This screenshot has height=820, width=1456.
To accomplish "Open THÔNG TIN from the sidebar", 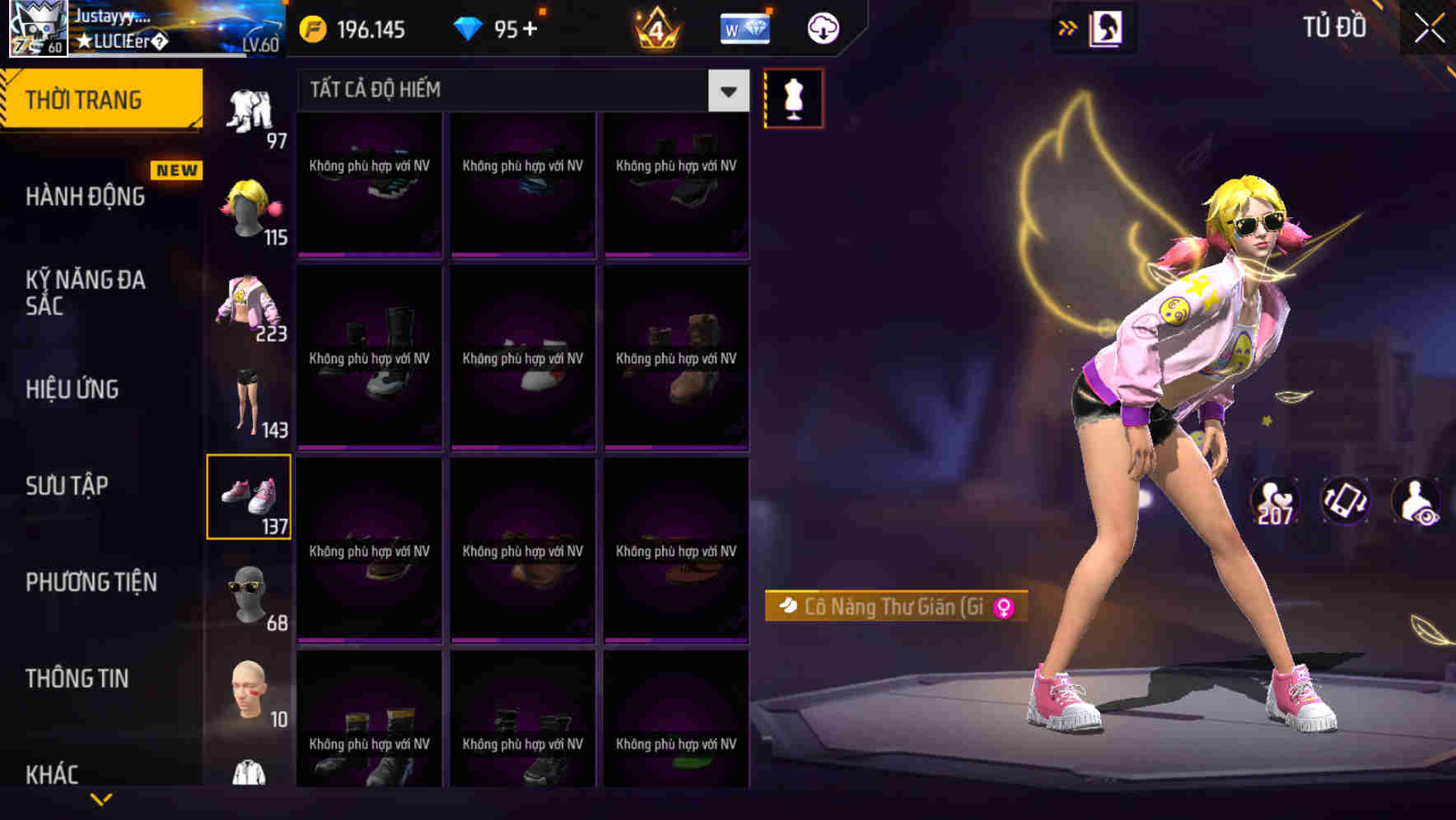I will 77,678.
